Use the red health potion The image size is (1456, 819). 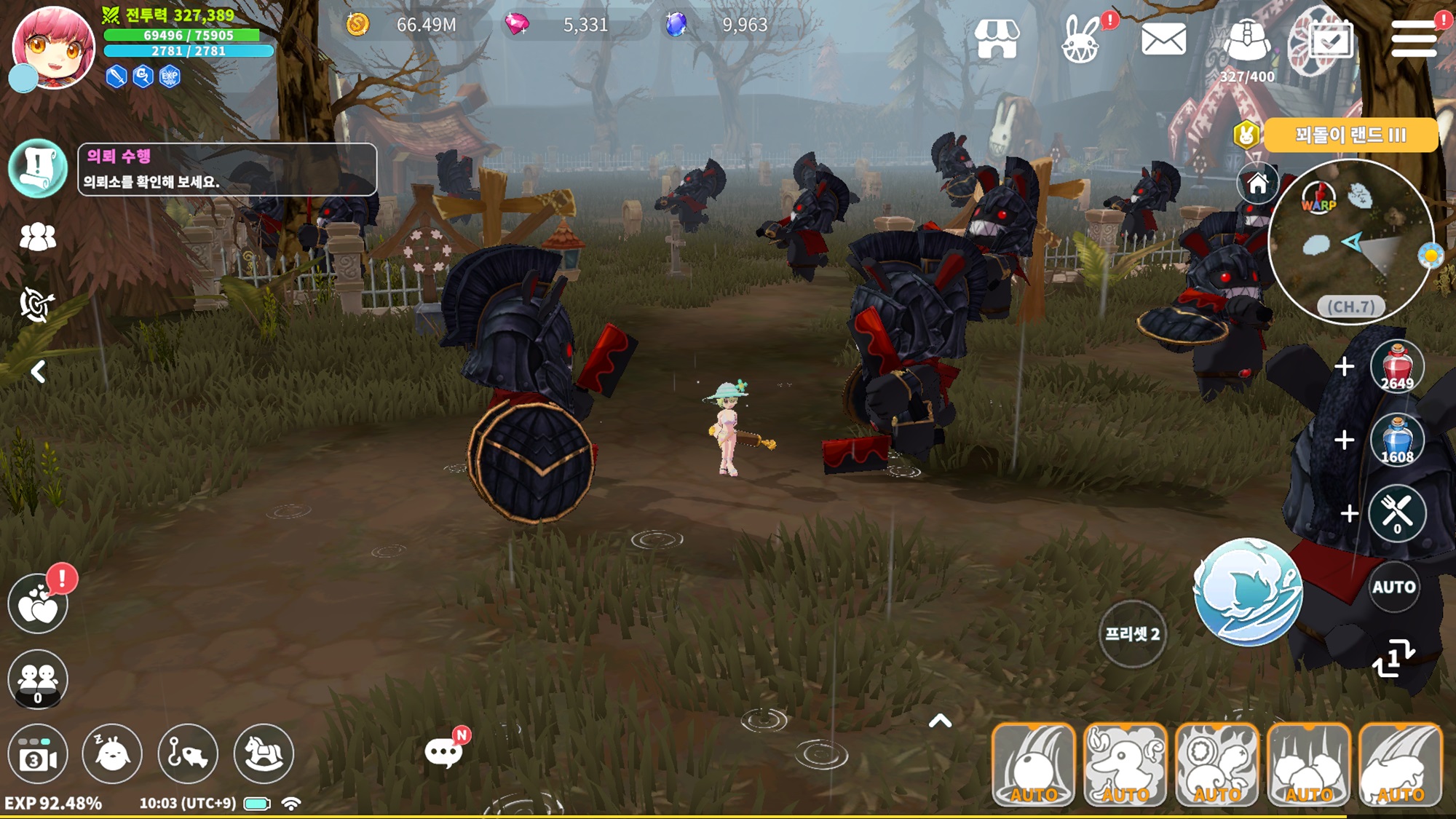(1396, 367)
